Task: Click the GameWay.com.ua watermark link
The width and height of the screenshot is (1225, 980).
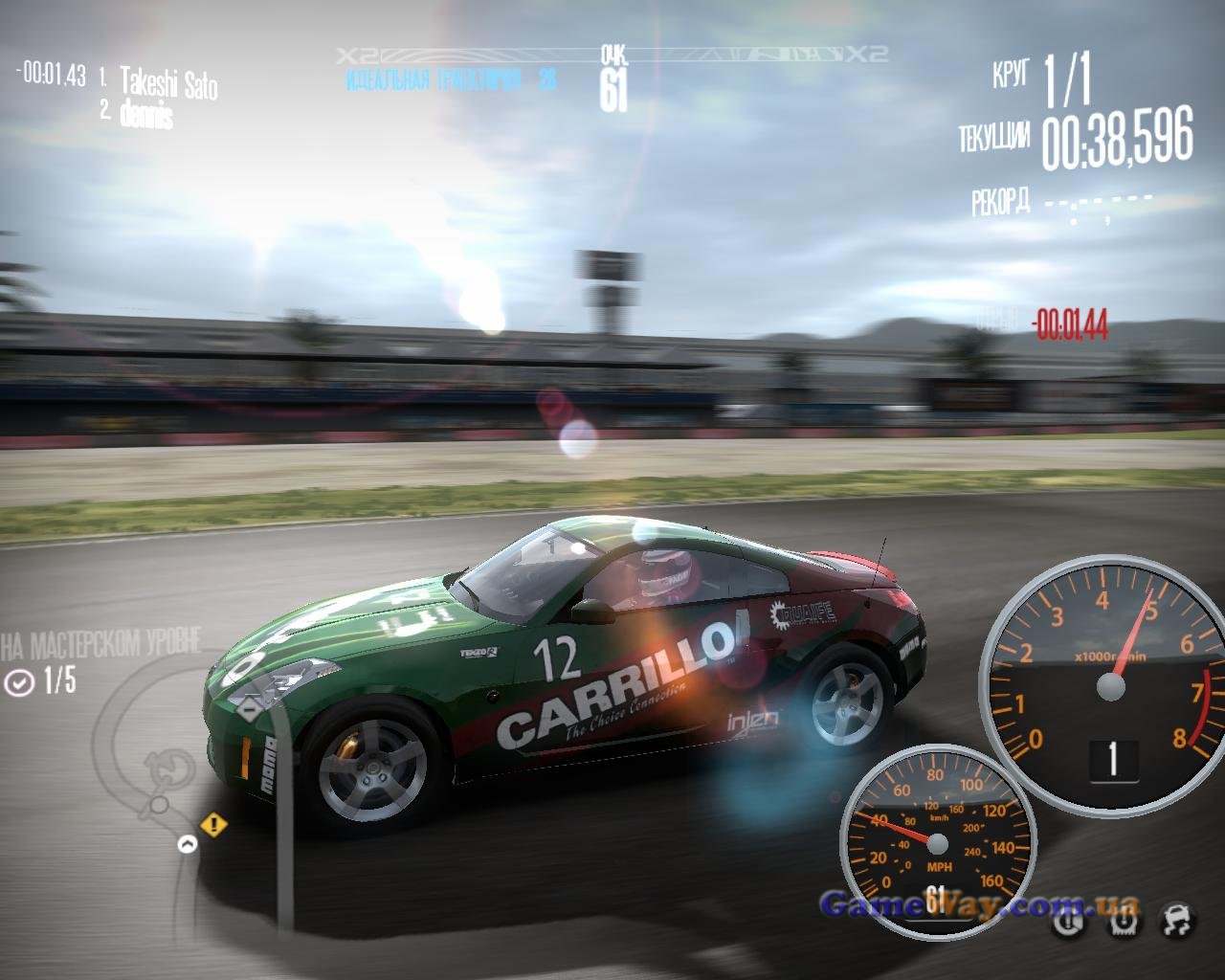Action: [x=978, y=903]
